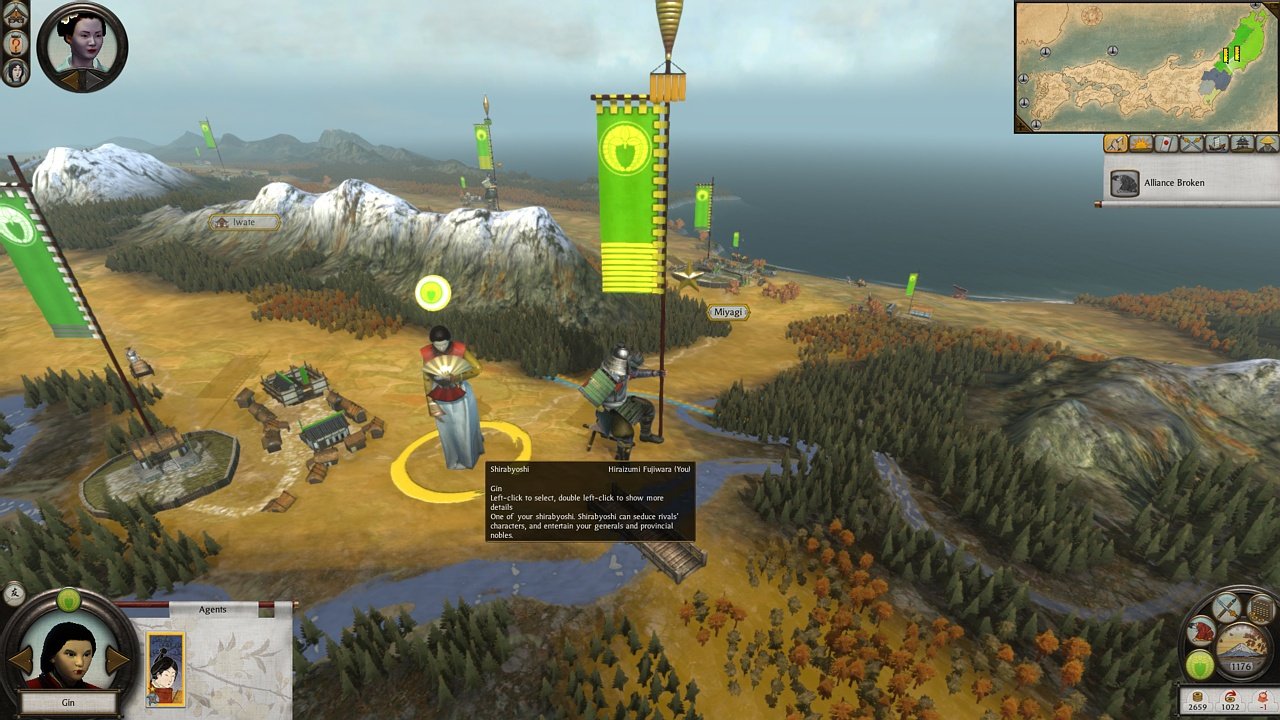Select Gin's agent card in Agents panel
This screenshot has width=1280, height=720.
pyautogui.click(x=165, y=668)
